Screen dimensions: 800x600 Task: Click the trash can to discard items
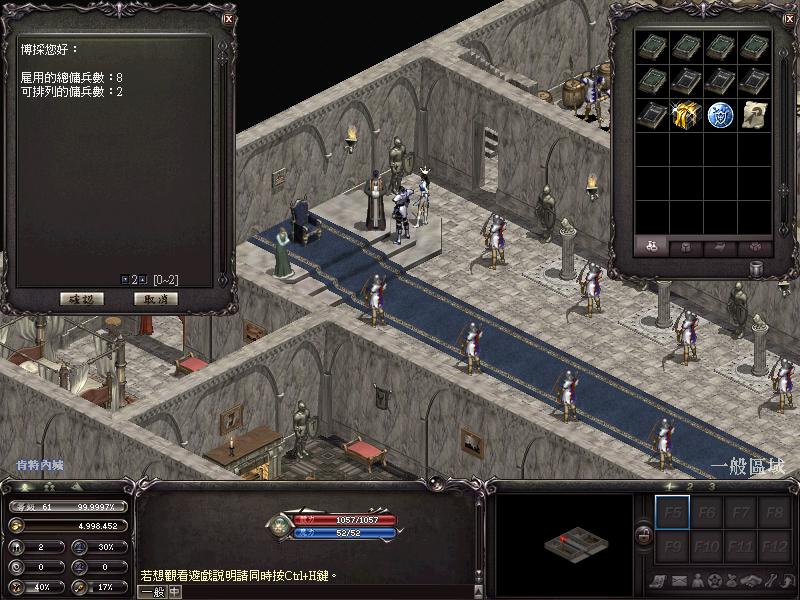pos(757,269)
